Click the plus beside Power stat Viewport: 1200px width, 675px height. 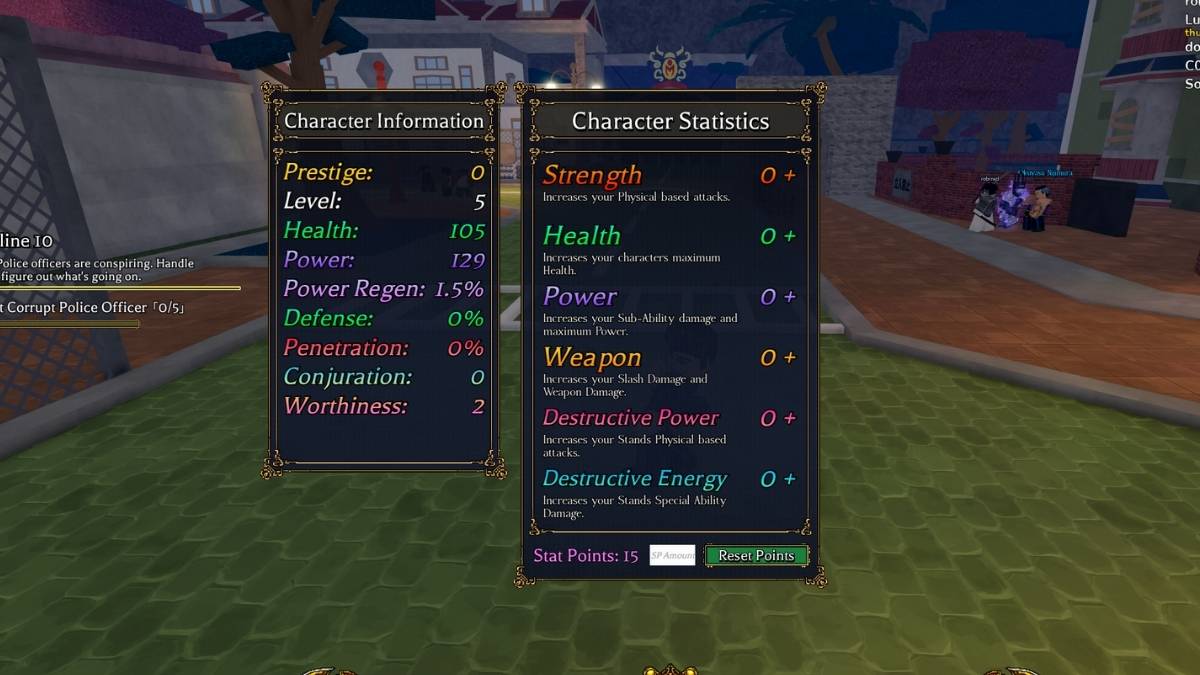[790, 297]
